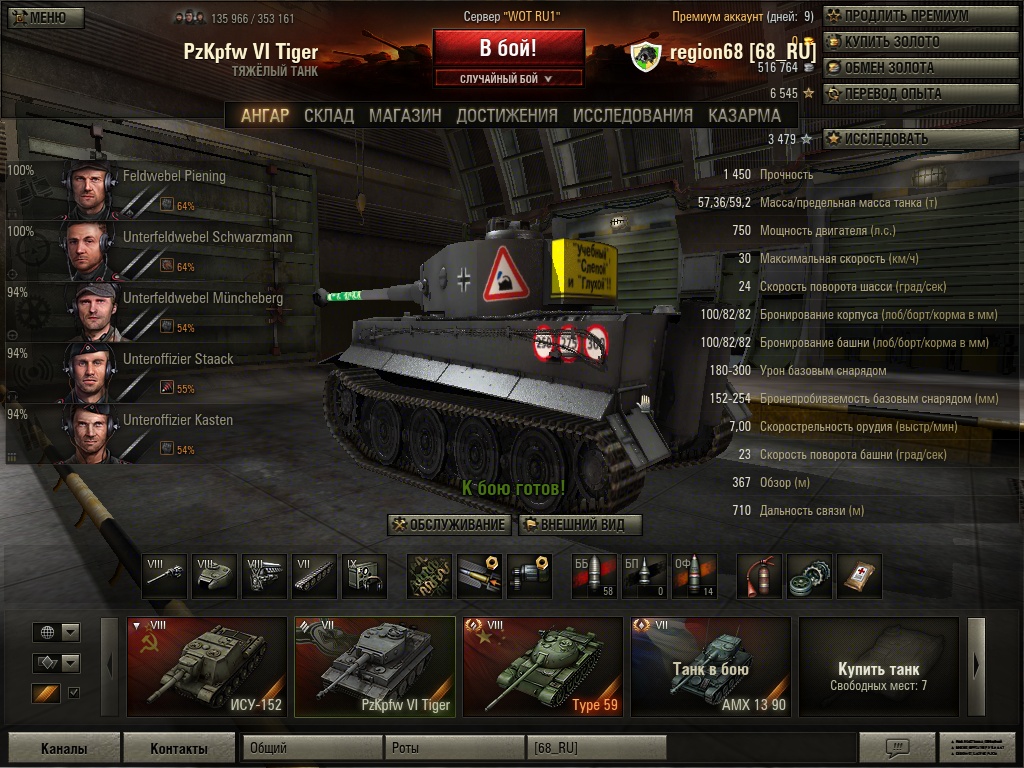1024x768 pixels.
Task: Open the Достижения tab
Action: click(x=507, y=115)
